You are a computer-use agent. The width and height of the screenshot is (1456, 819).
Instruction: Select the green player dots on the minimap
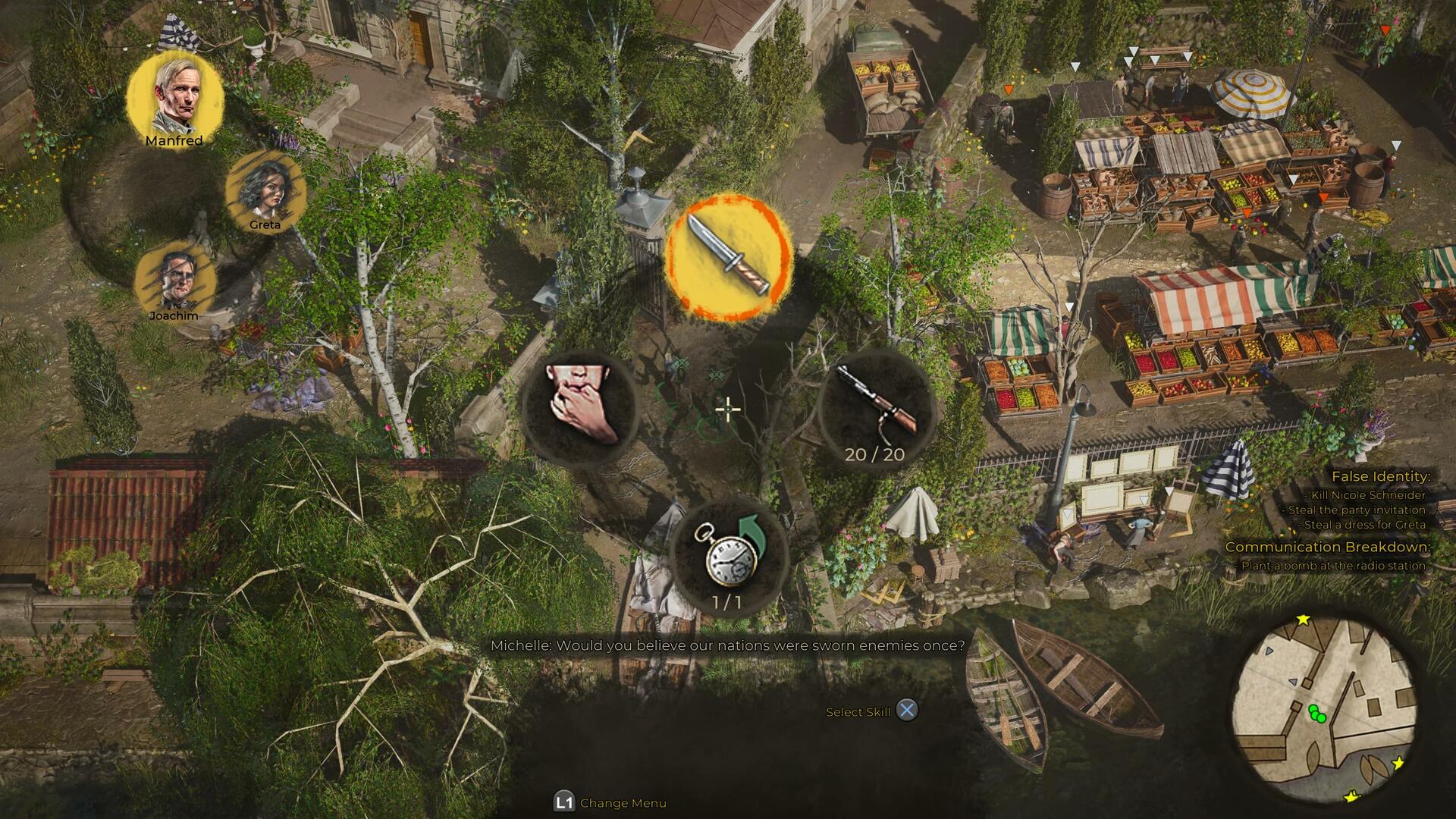pos(1317,714)
